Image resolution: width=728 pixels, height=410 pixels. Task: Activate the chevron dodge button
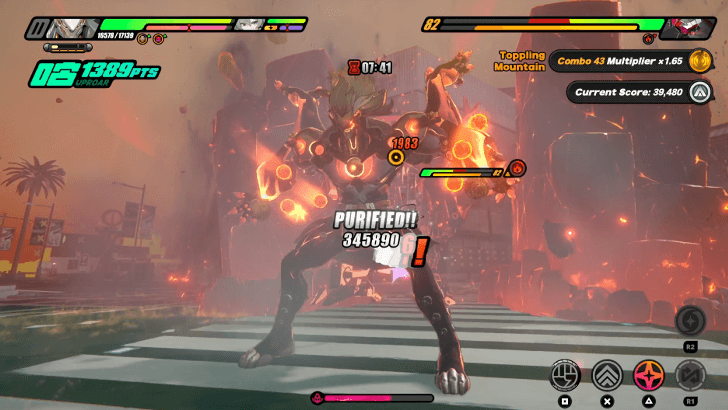click(606, 376)
